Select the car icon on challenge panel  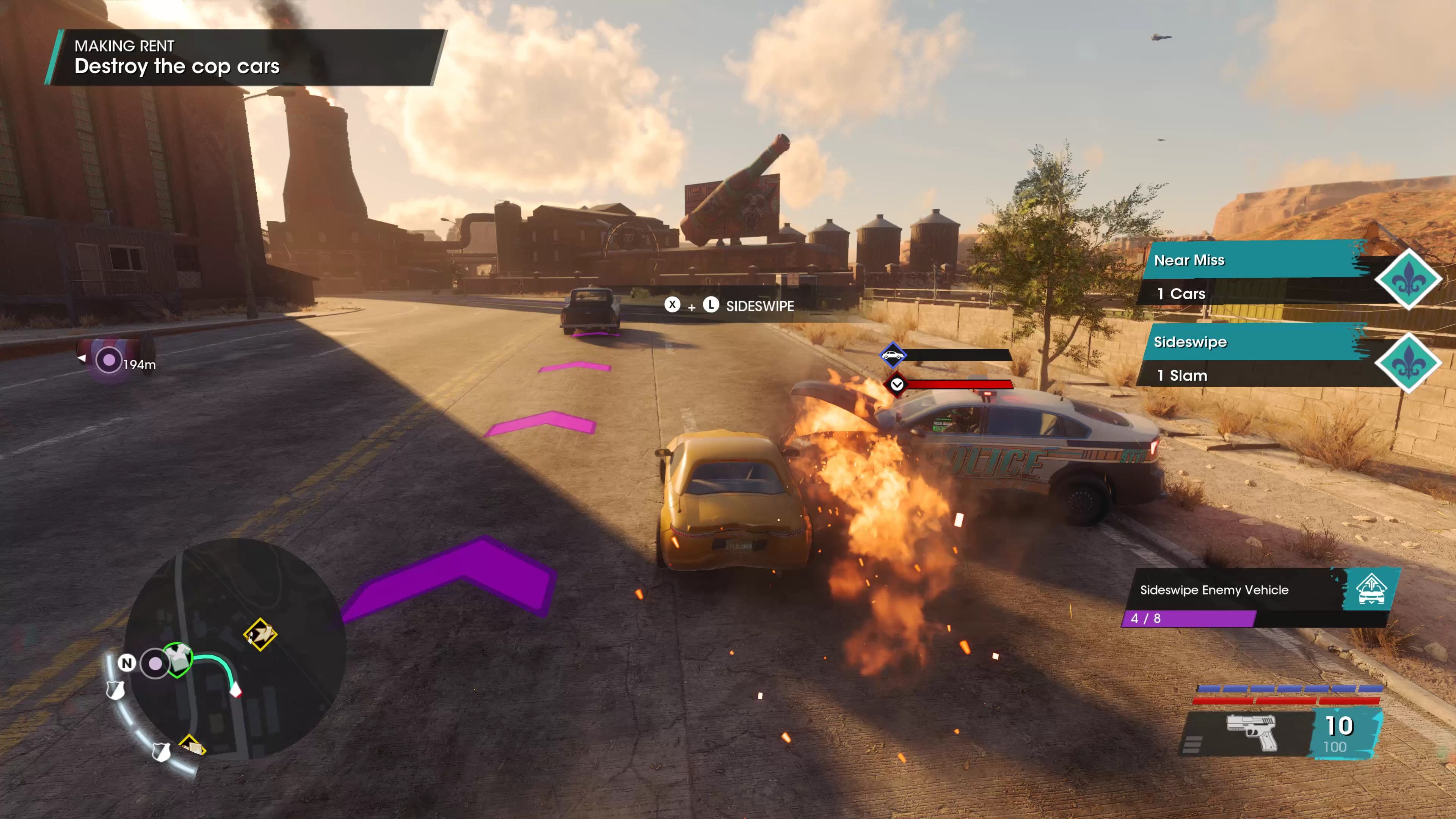[x=1371, y=590]
